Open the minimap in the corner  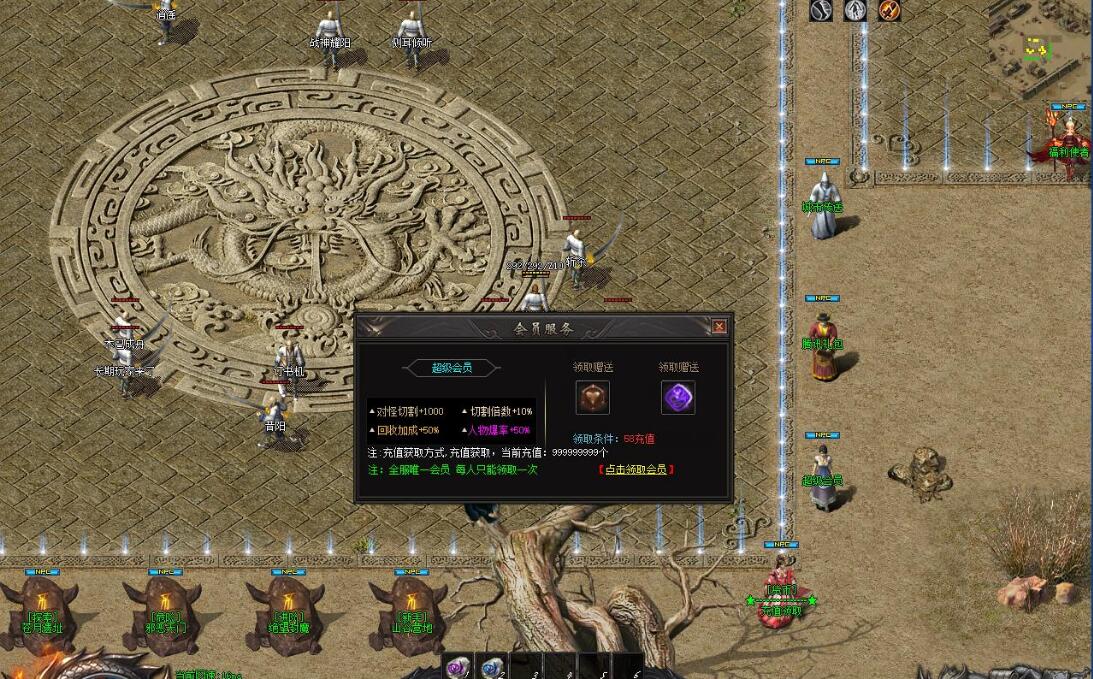pyautogui.click(x=1038, y=45)
